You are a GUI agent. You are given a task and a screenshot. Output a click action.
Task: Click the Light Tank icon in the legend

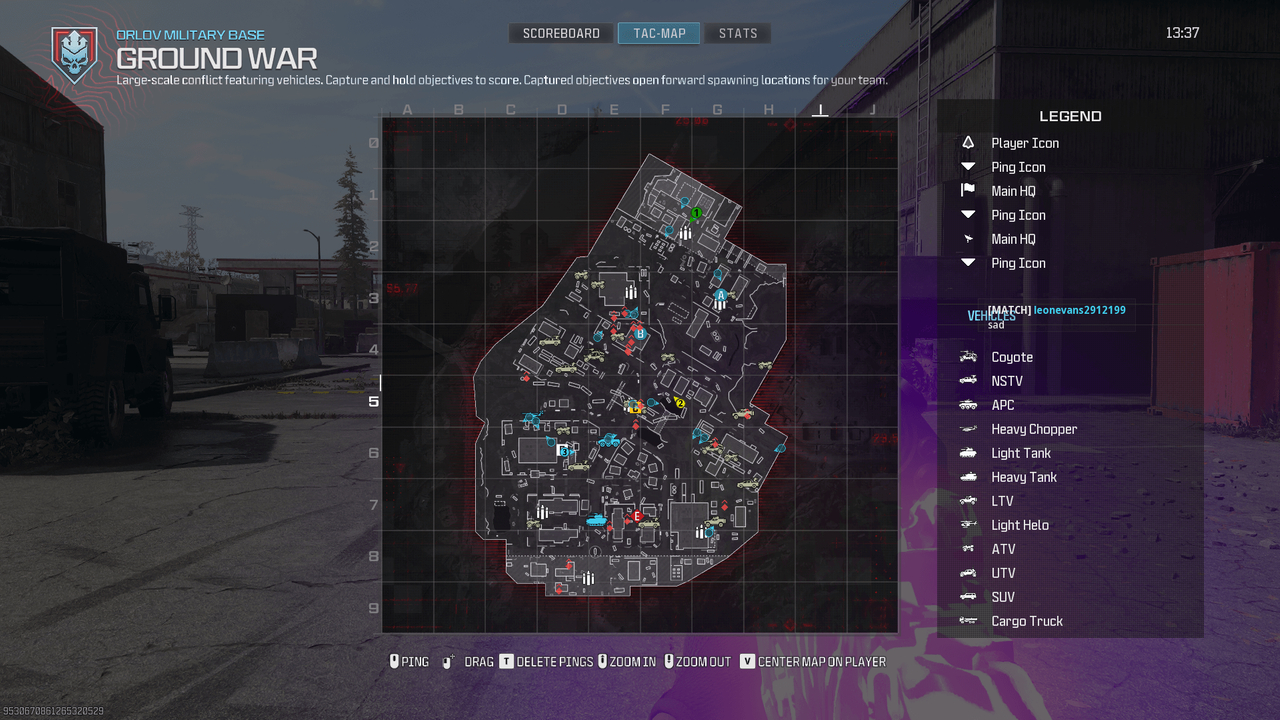click(966, 452)
